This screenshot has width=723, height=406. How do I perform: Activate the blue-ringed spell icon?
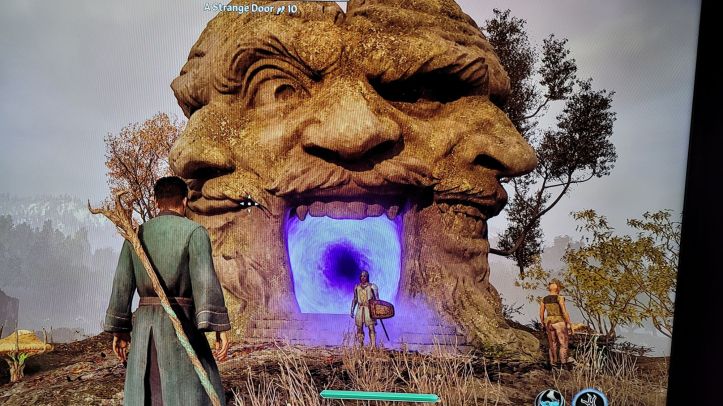(590, 398)
